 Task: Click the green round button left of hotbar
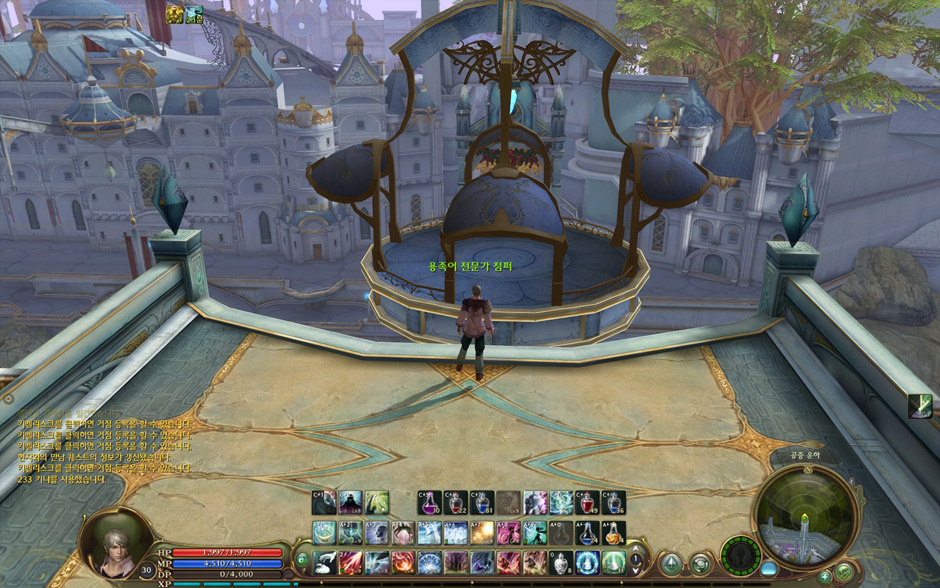(x=302, y=560)
